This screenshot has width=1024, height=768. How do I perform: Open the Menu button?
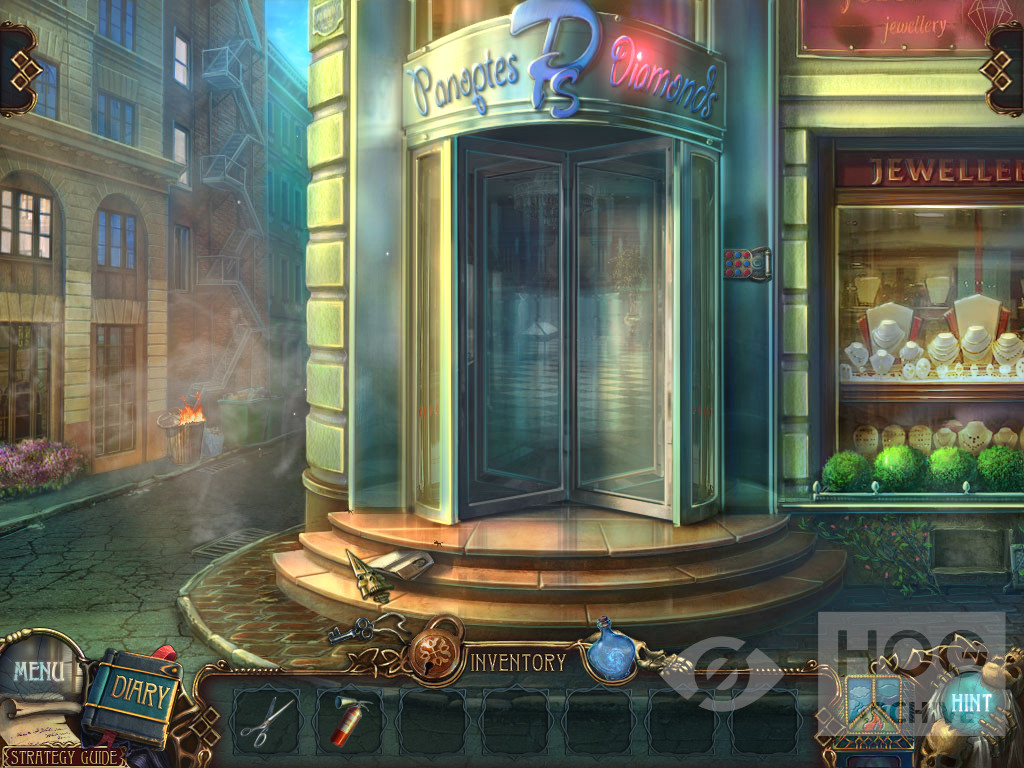(39, 670)
